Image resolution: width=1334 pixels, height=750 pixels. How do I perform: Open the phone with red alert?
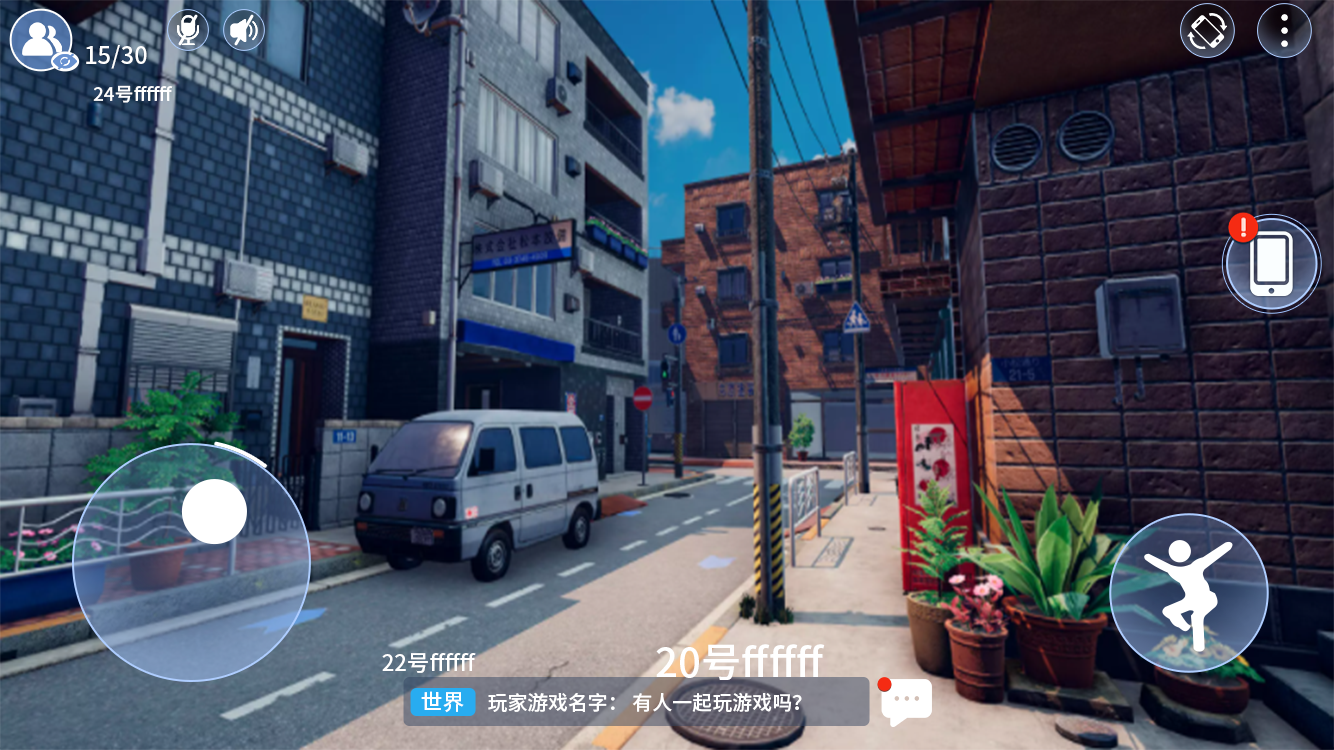point(1271,263)
